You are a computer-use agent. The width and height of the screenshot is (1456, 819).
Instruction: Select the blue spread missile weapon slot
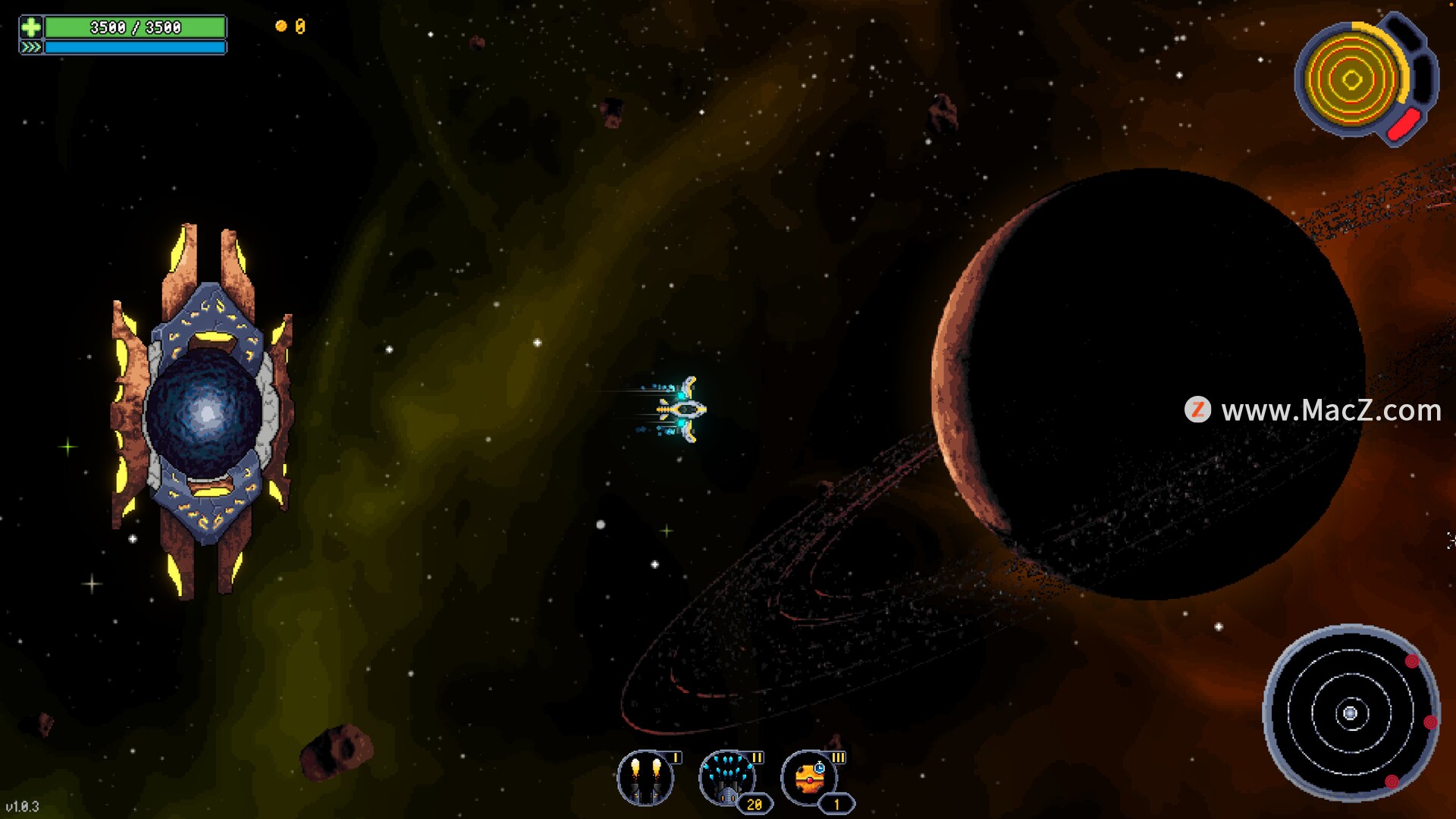pyautogui.click(x=727, y=778)
